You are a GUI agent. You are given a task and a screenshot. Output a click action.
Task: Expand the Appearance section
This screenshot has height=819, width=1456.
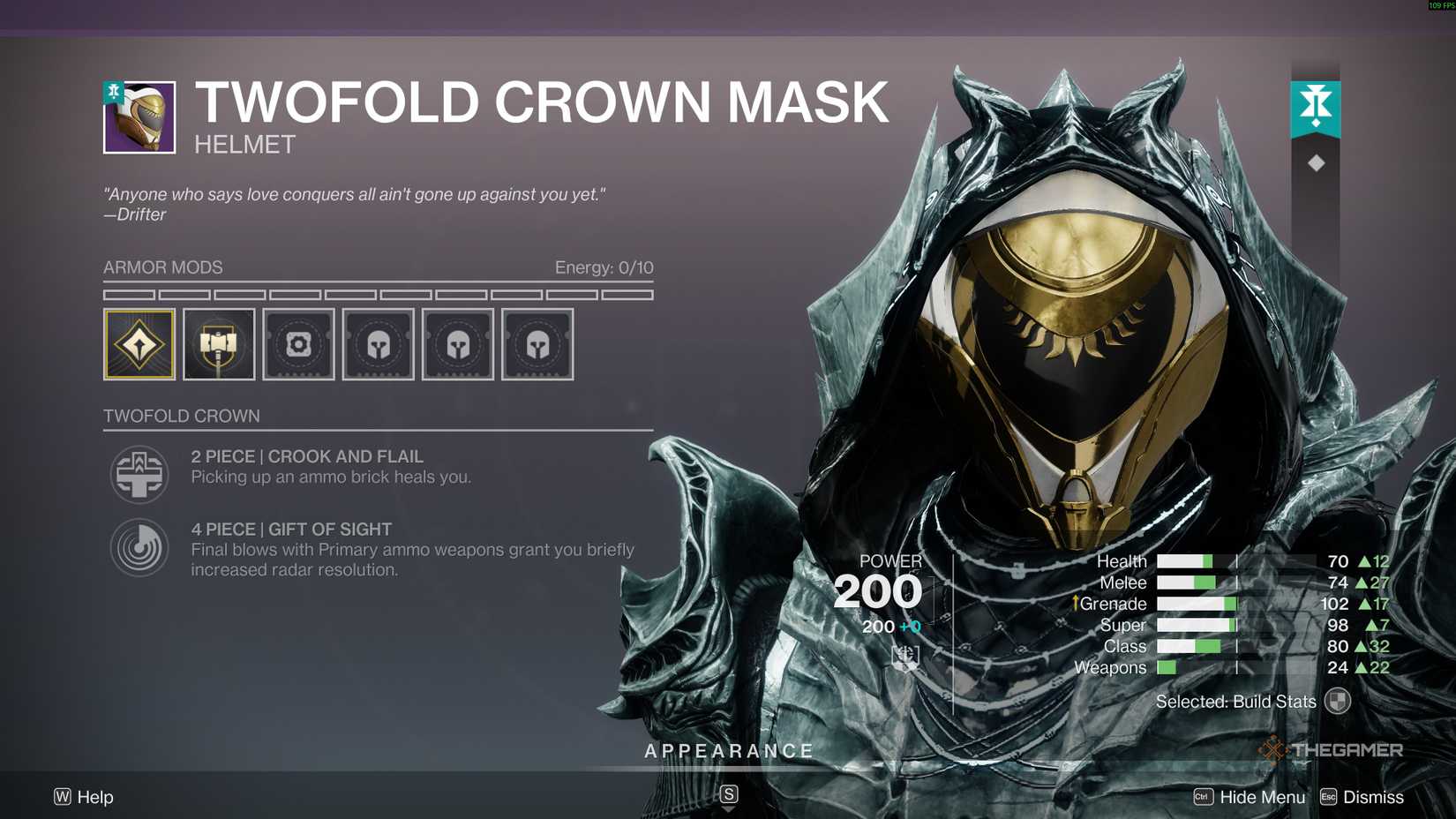[729, 750]
